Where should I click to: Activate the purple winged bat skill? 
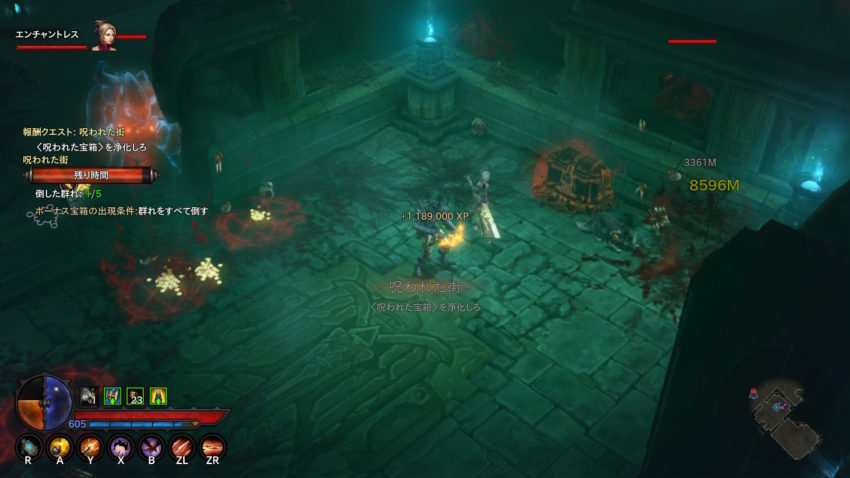click(x=152, y=446)
